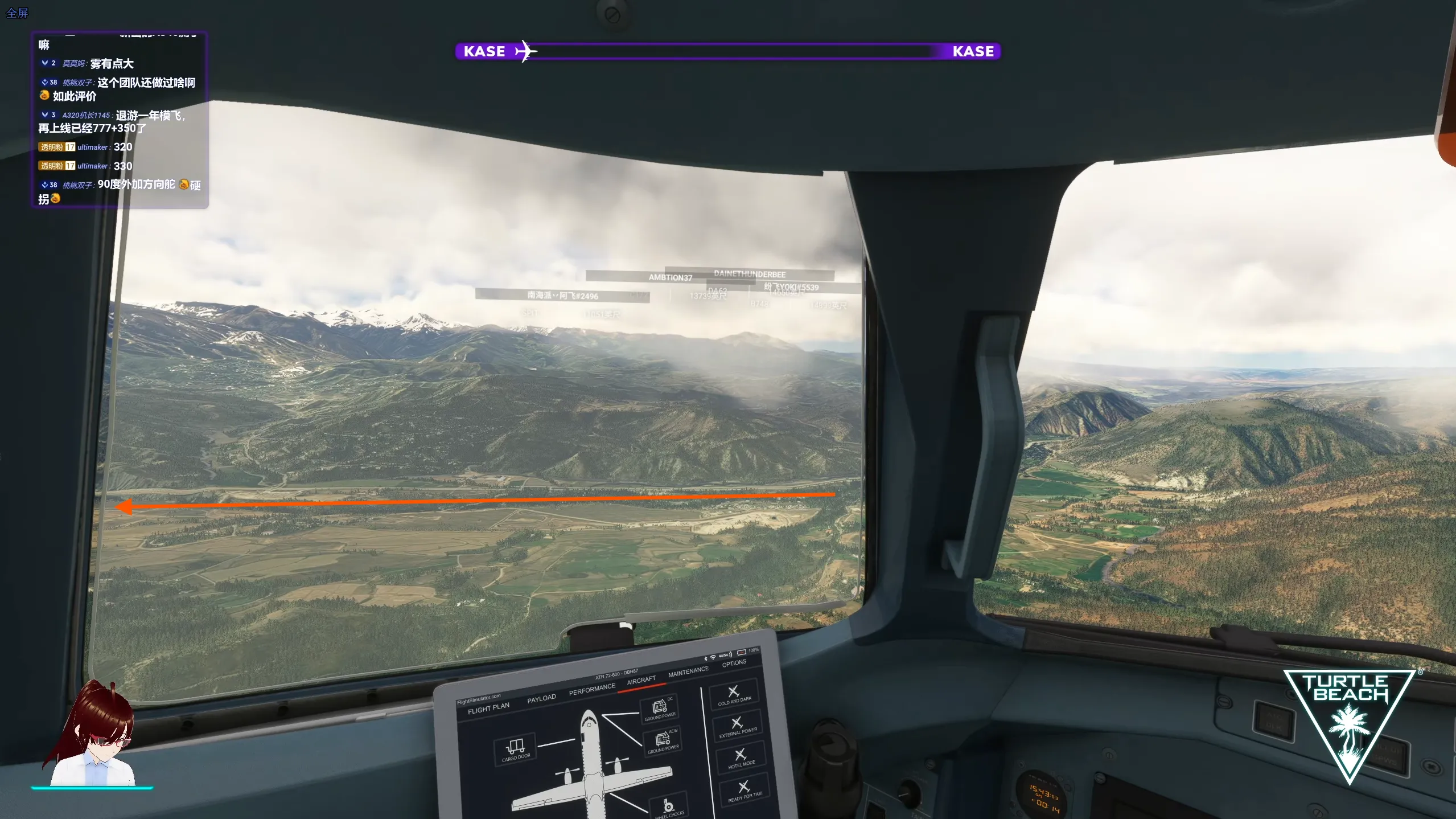
Task: Go to the Maintenance tab
Action: 688,672
